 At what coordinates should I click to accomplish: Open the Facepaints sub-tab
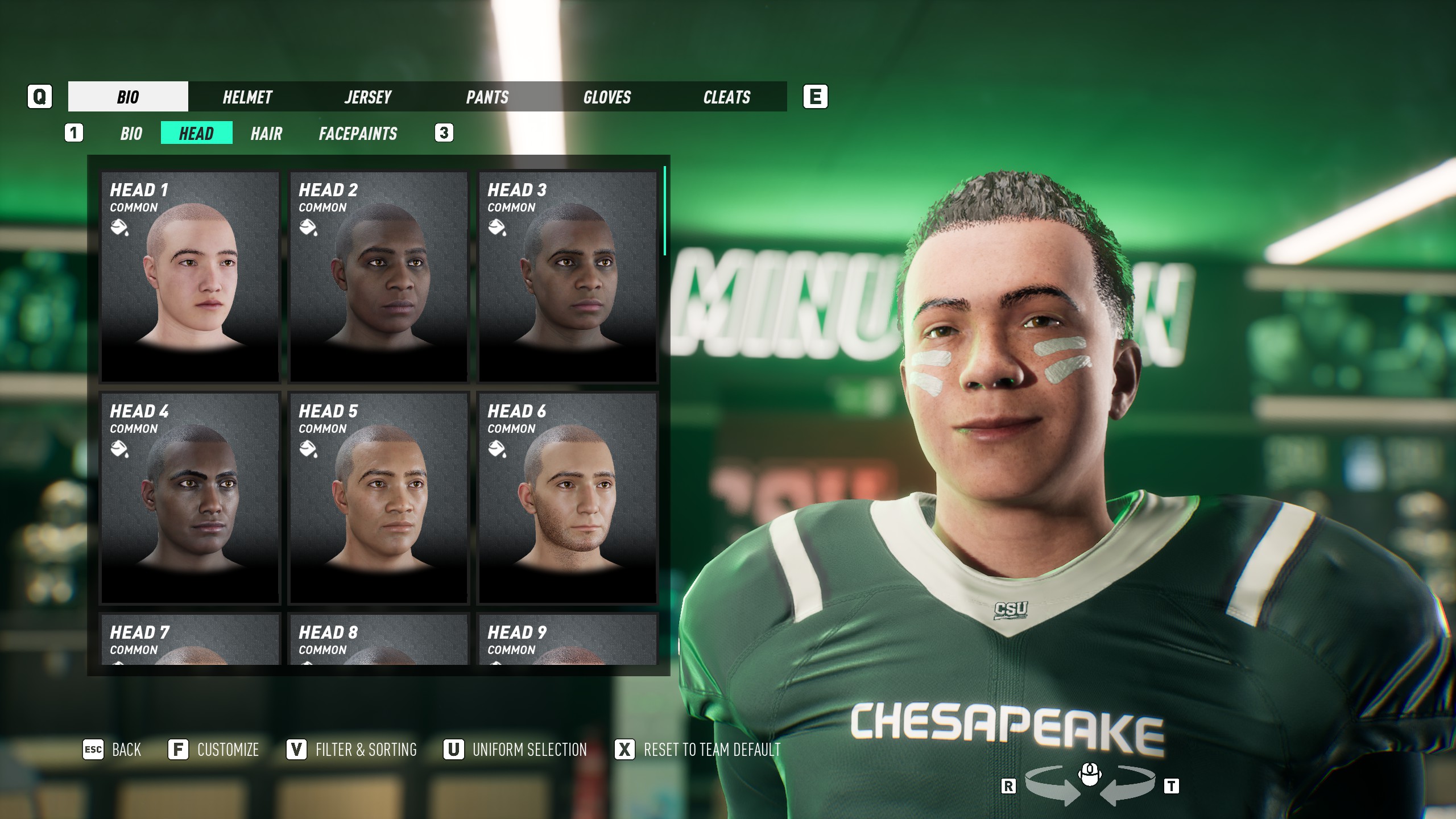point(358,134)
